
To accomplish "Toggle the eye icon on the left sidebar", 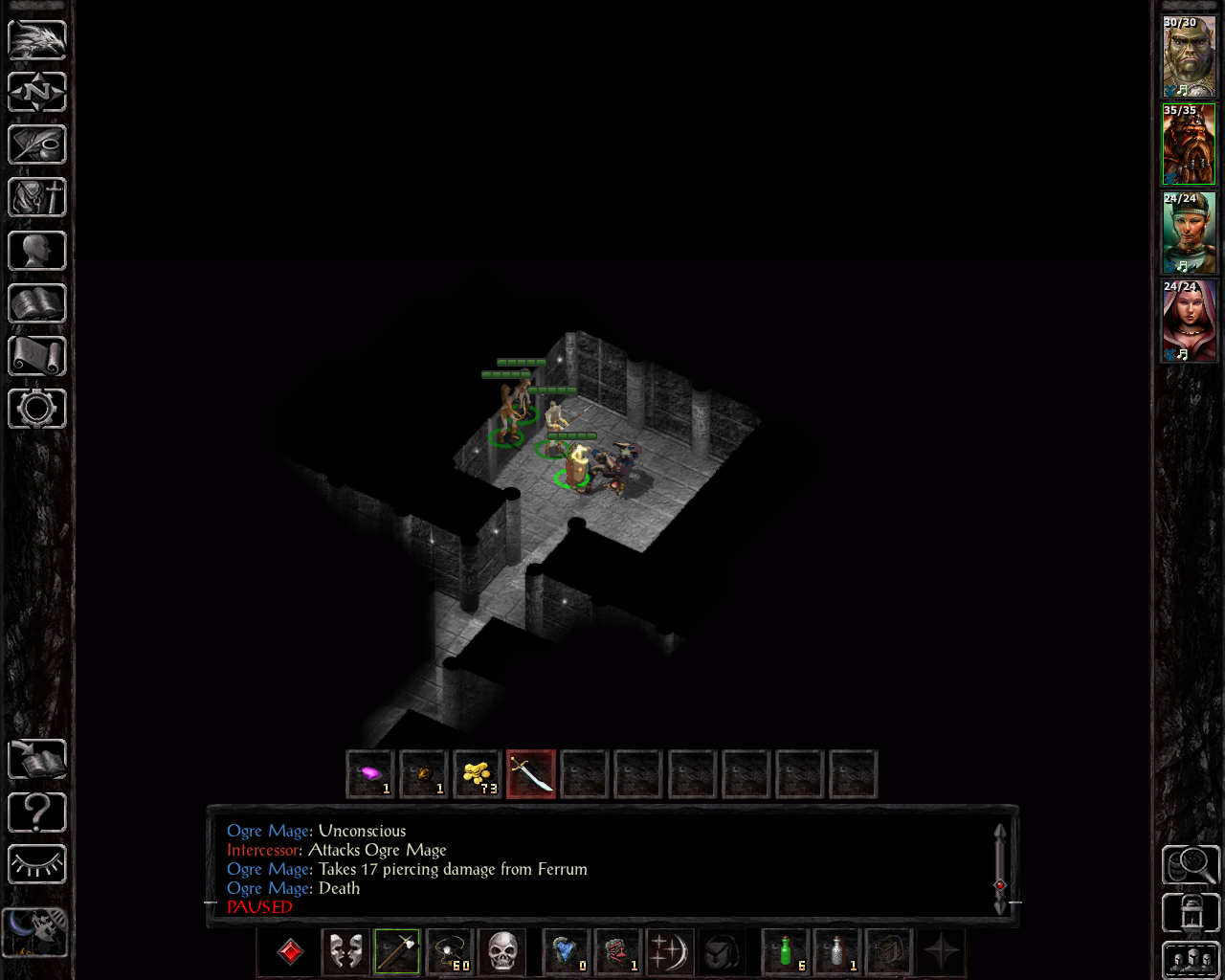I will click(x=38, y=862).
